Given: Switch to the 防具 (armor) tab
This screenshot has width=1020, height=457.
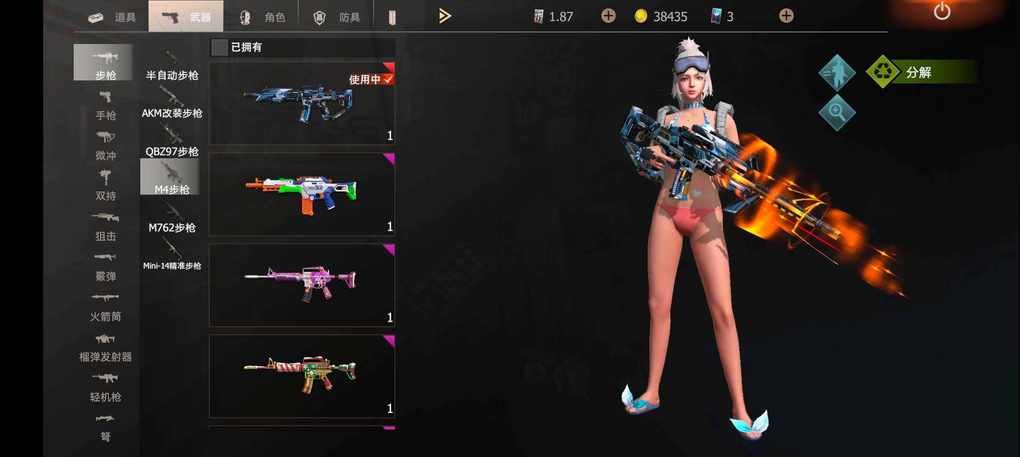Looking at the screenshot, I should (x=336, y=17).
